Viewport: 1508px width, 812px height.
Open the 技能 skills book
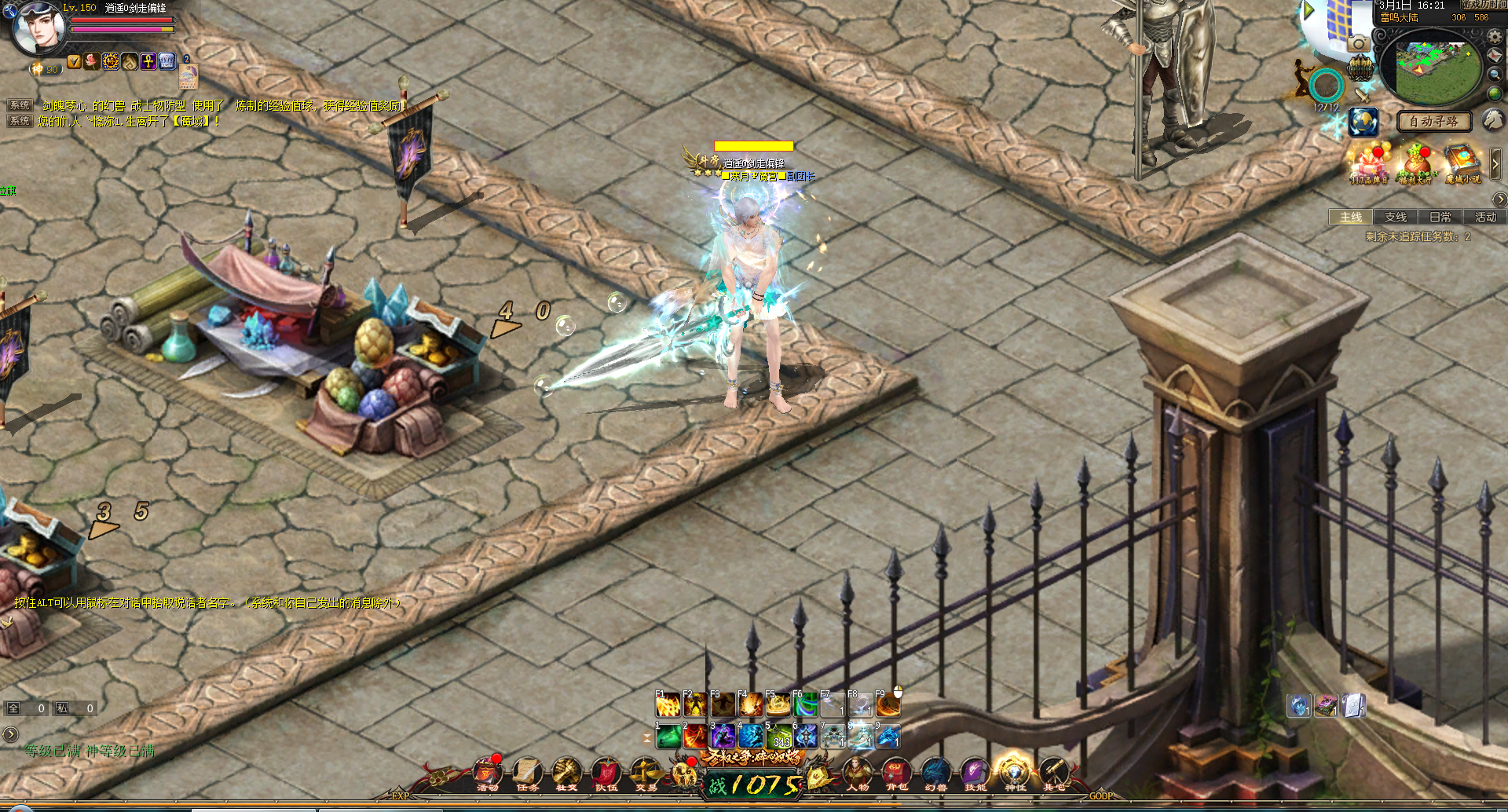(975, 774)
